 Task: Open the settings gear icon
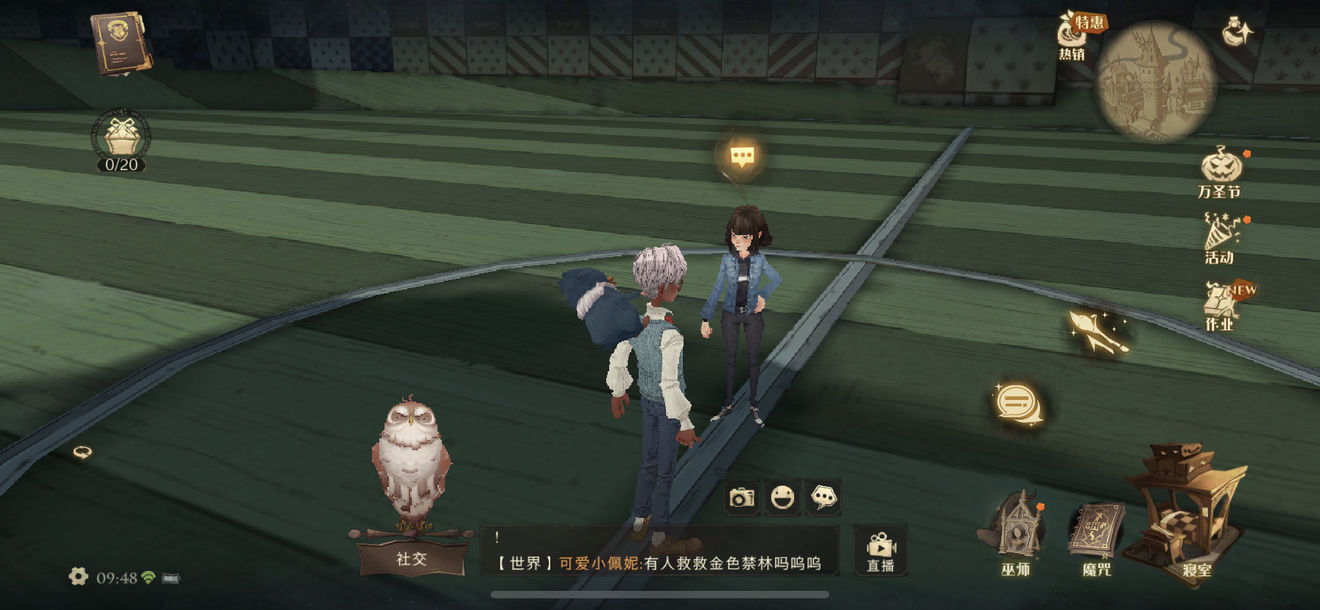point(78,576)
